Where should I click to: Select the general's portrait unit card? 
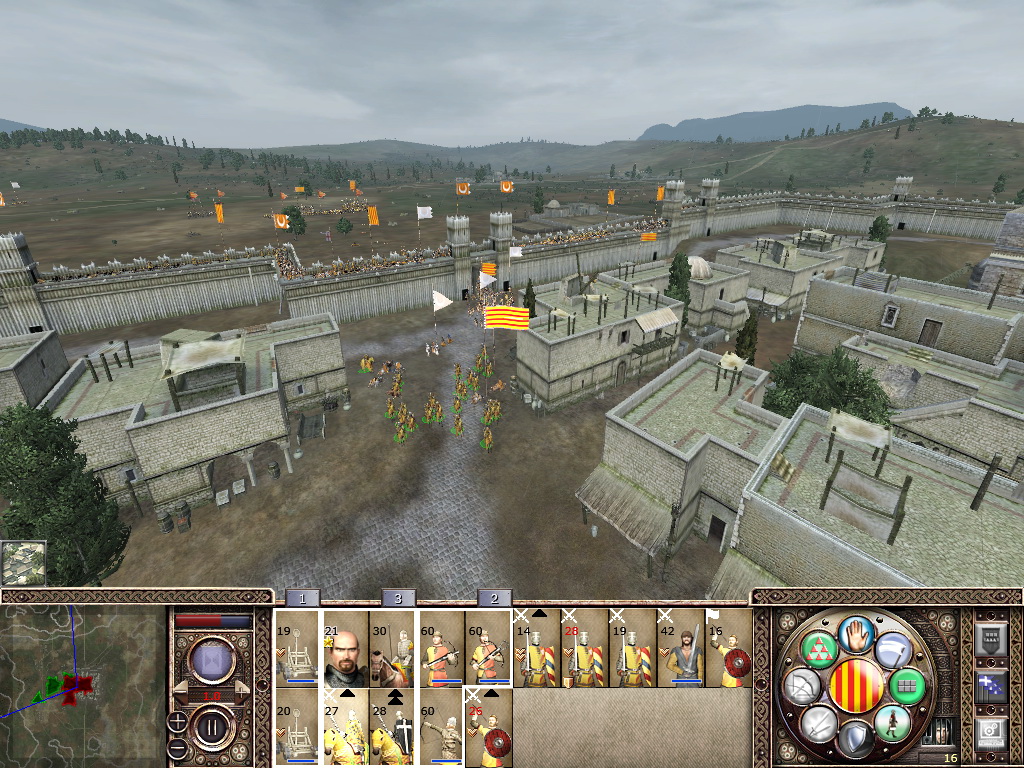(346, 648)
